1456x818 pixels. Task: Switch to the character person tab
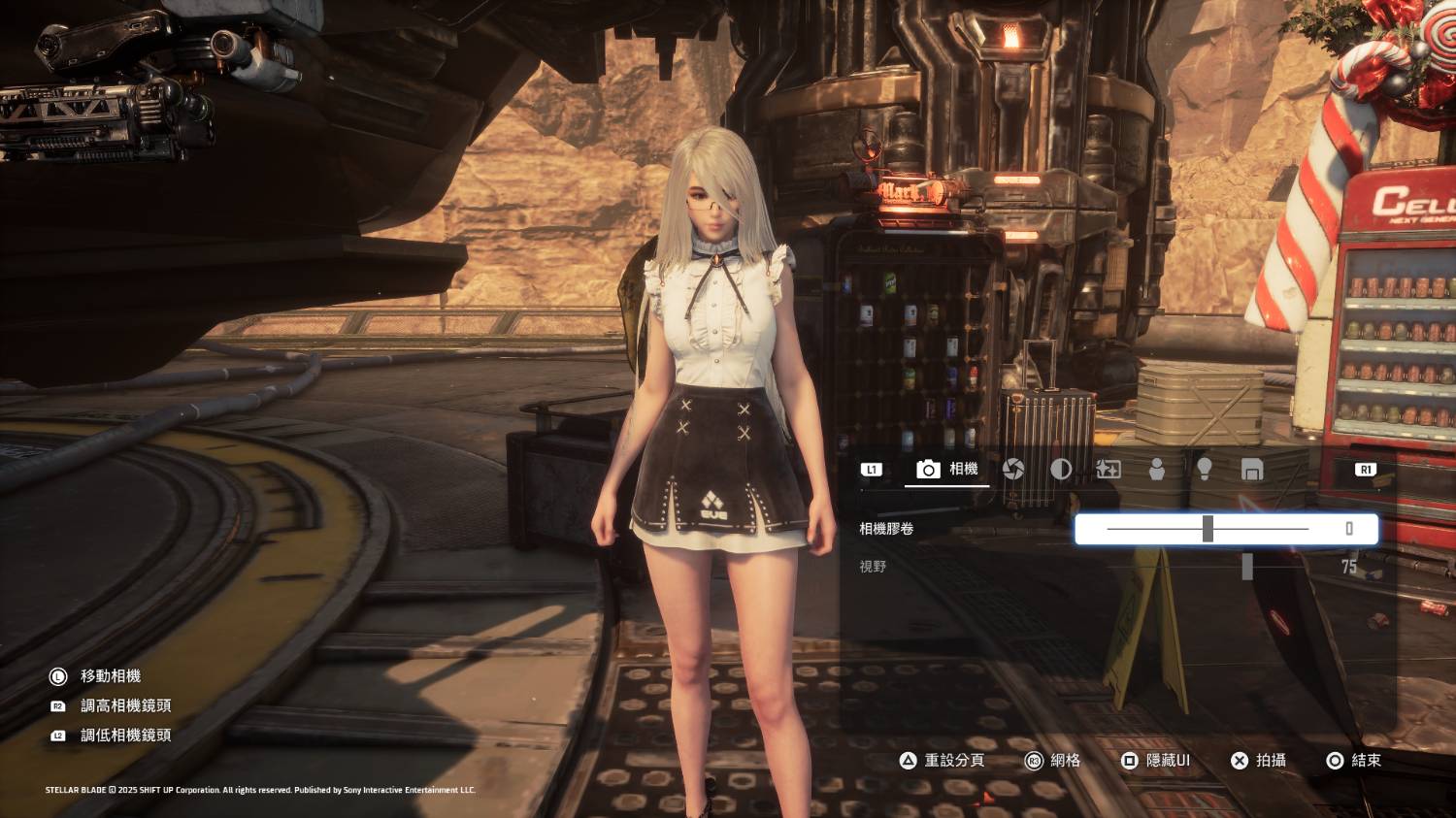1156,470
